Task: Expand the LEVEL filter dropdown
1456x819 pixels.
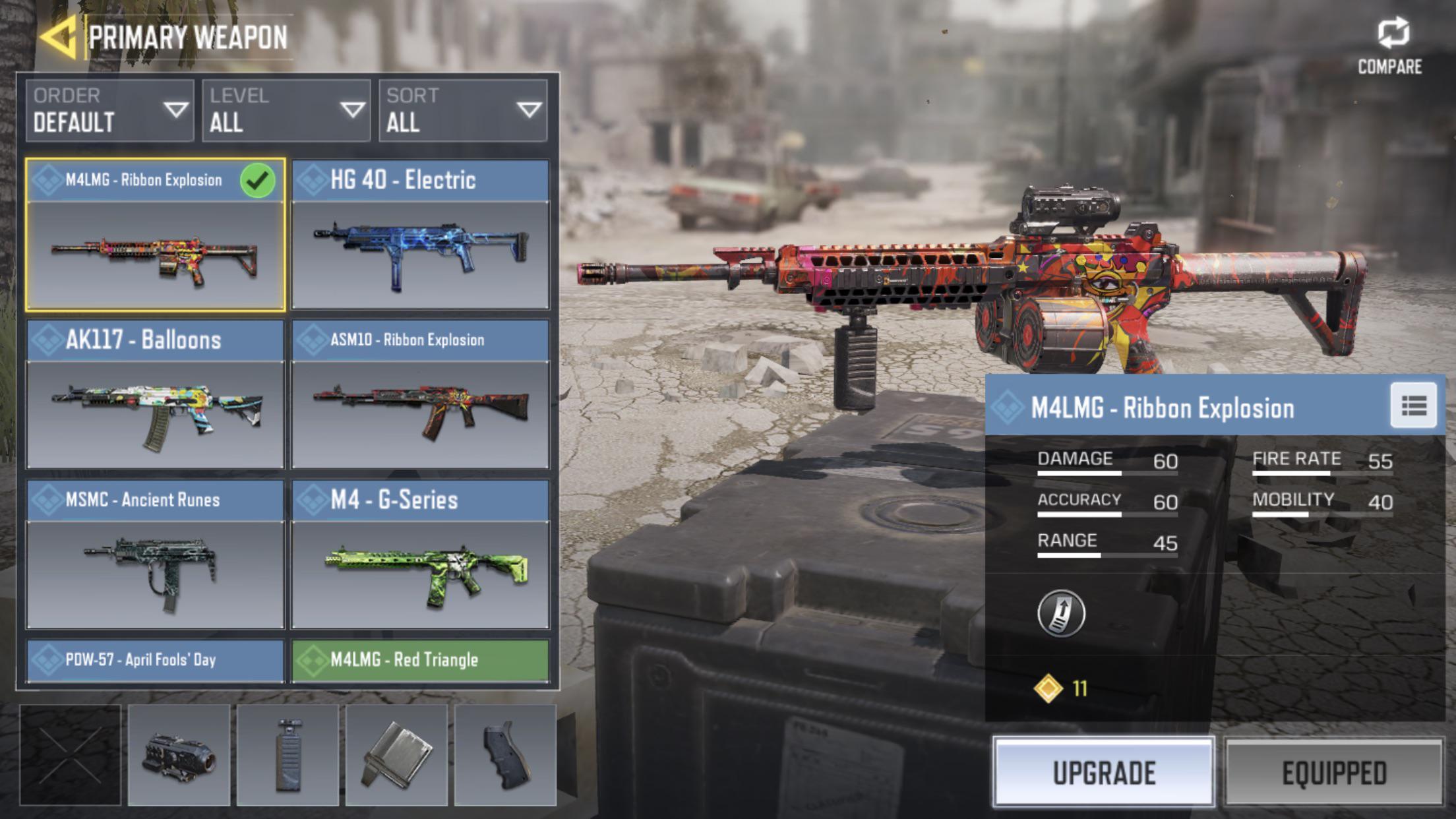Action: click(287, 112)
